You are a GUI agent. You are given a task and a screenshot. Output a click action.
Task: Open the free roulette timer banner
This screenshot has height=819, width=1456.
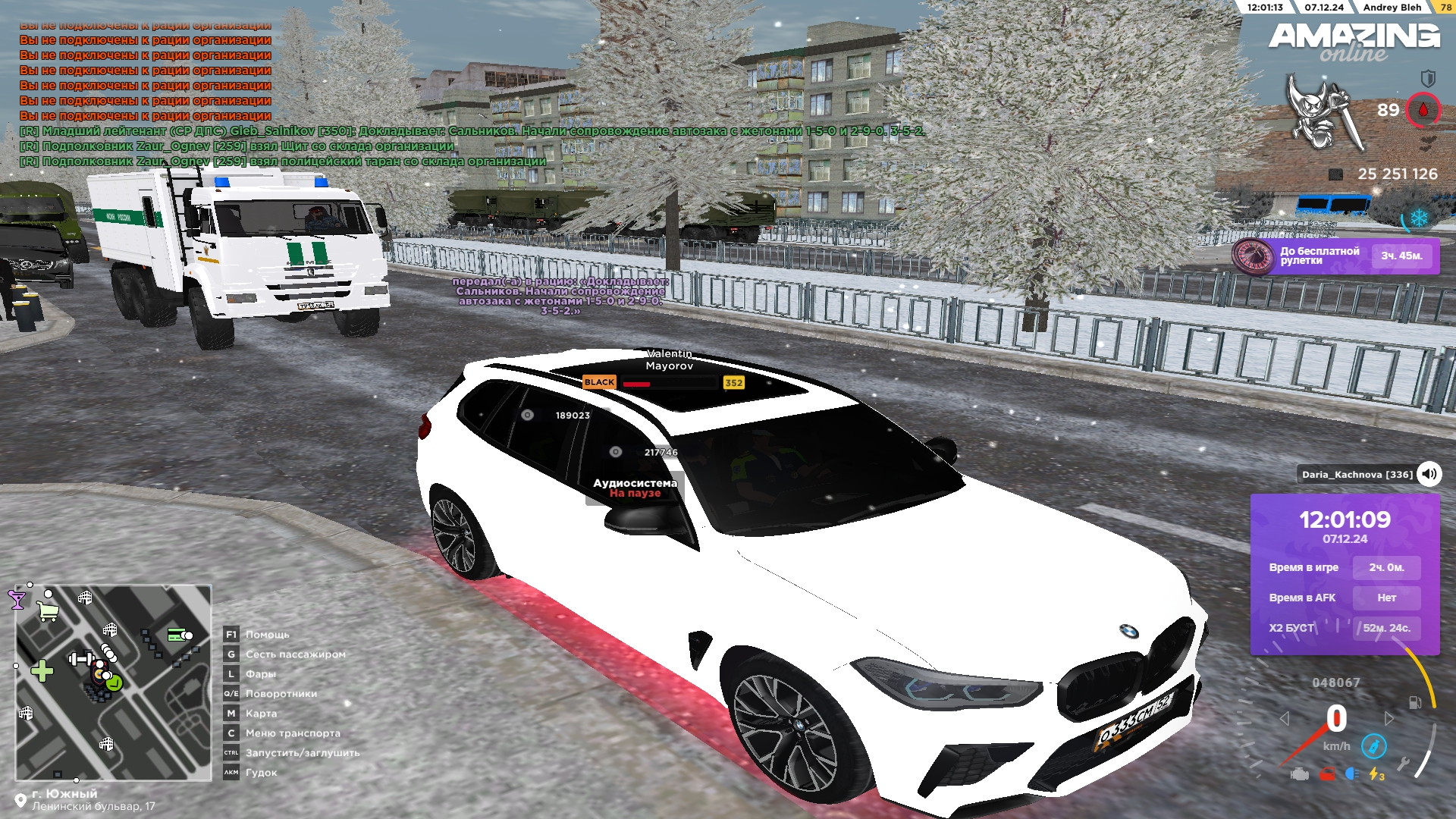coord(1335,256)
